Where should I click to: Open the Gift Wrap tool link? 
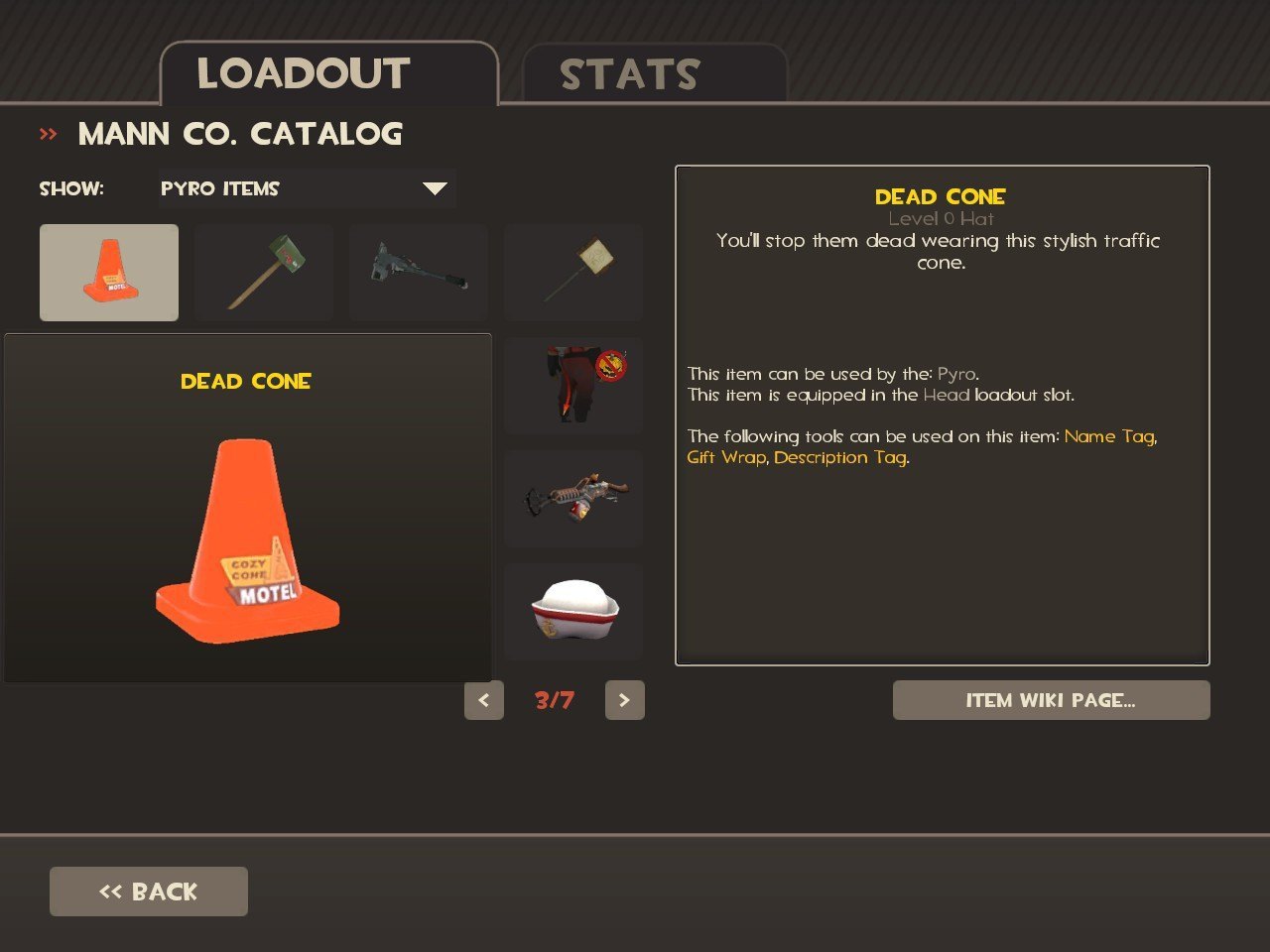[x=726, y=457]
